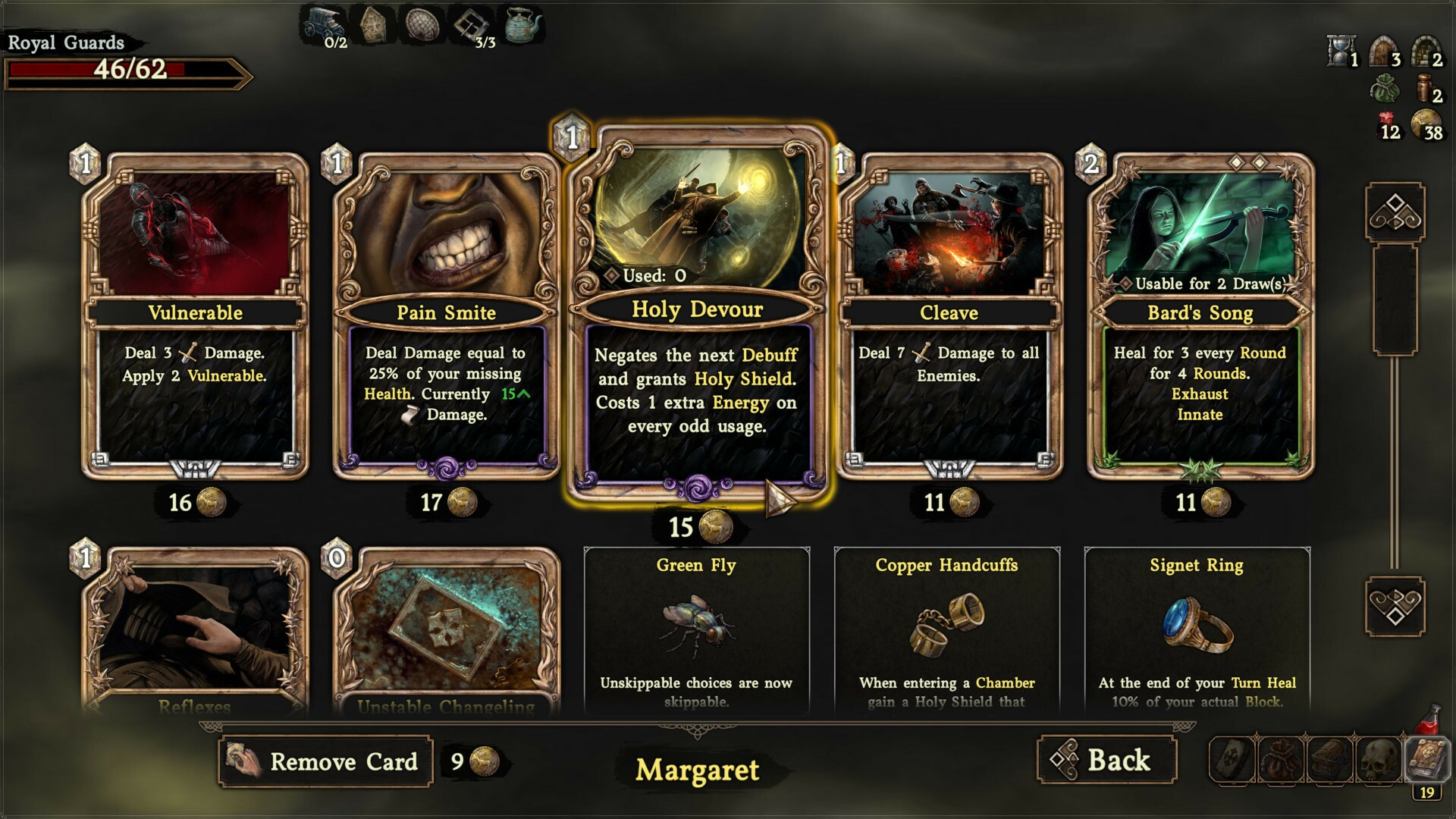
Task: Click the teapot relic icon
Action: [x=522, y=25]
